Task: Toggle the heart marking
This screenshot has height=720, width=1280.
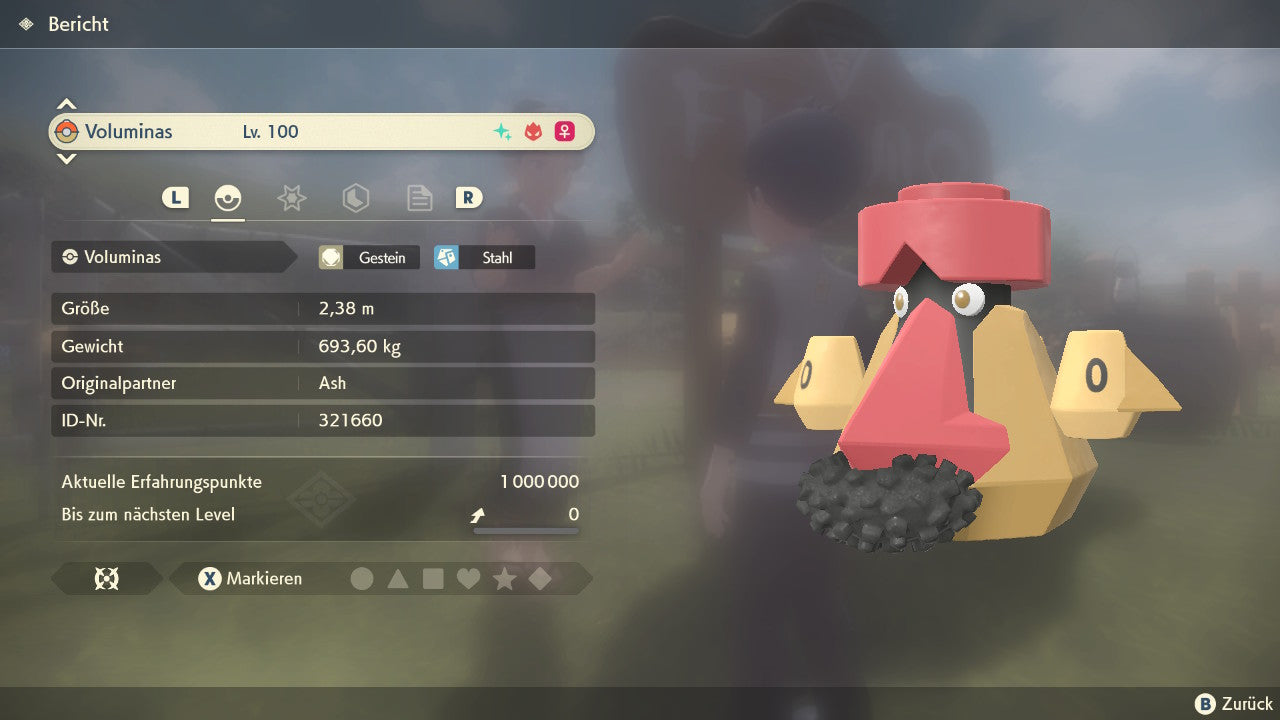Action: click(469, 579)
